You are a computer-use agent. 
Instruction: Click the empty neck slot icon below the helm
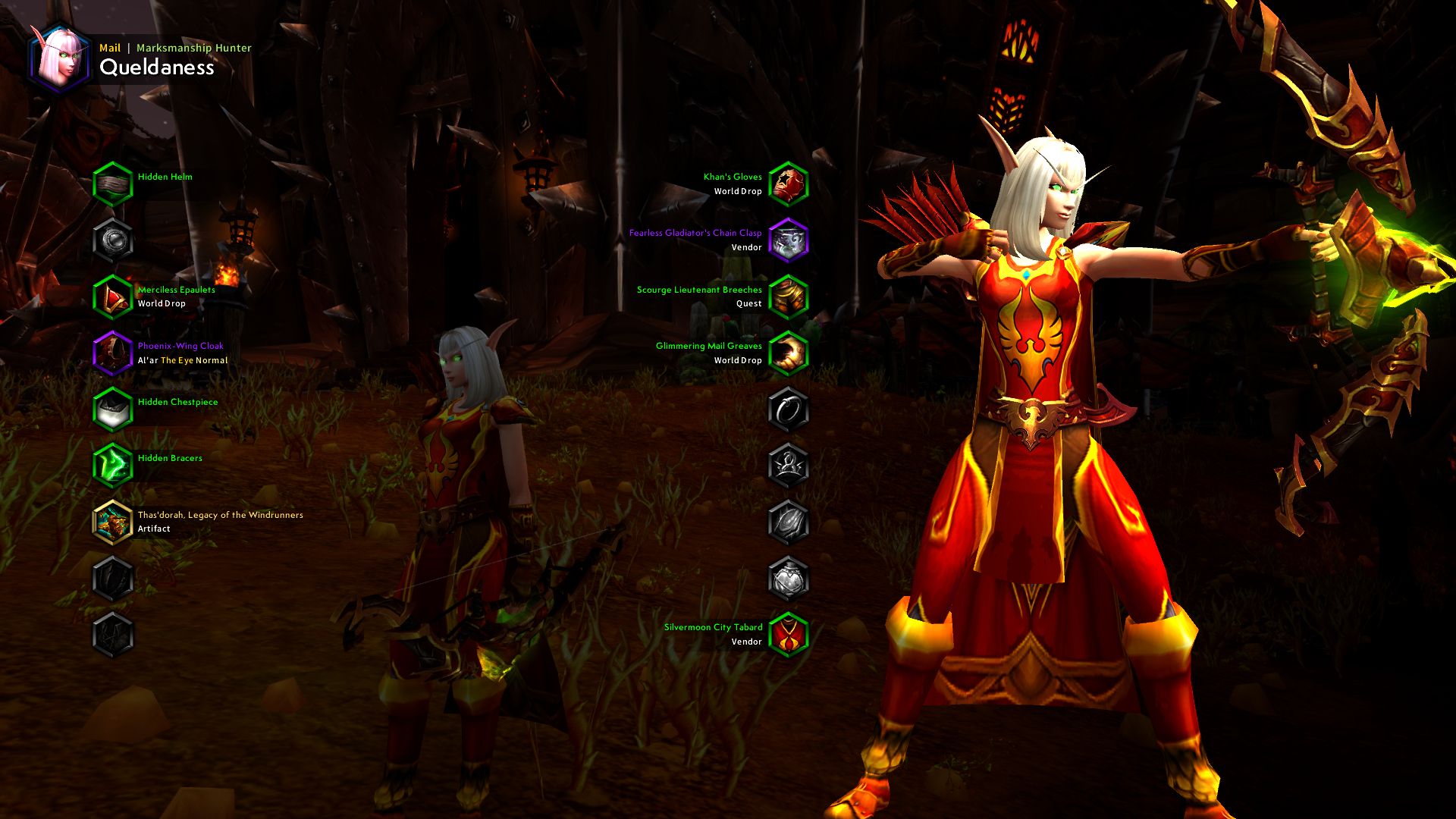pos(113,239)
